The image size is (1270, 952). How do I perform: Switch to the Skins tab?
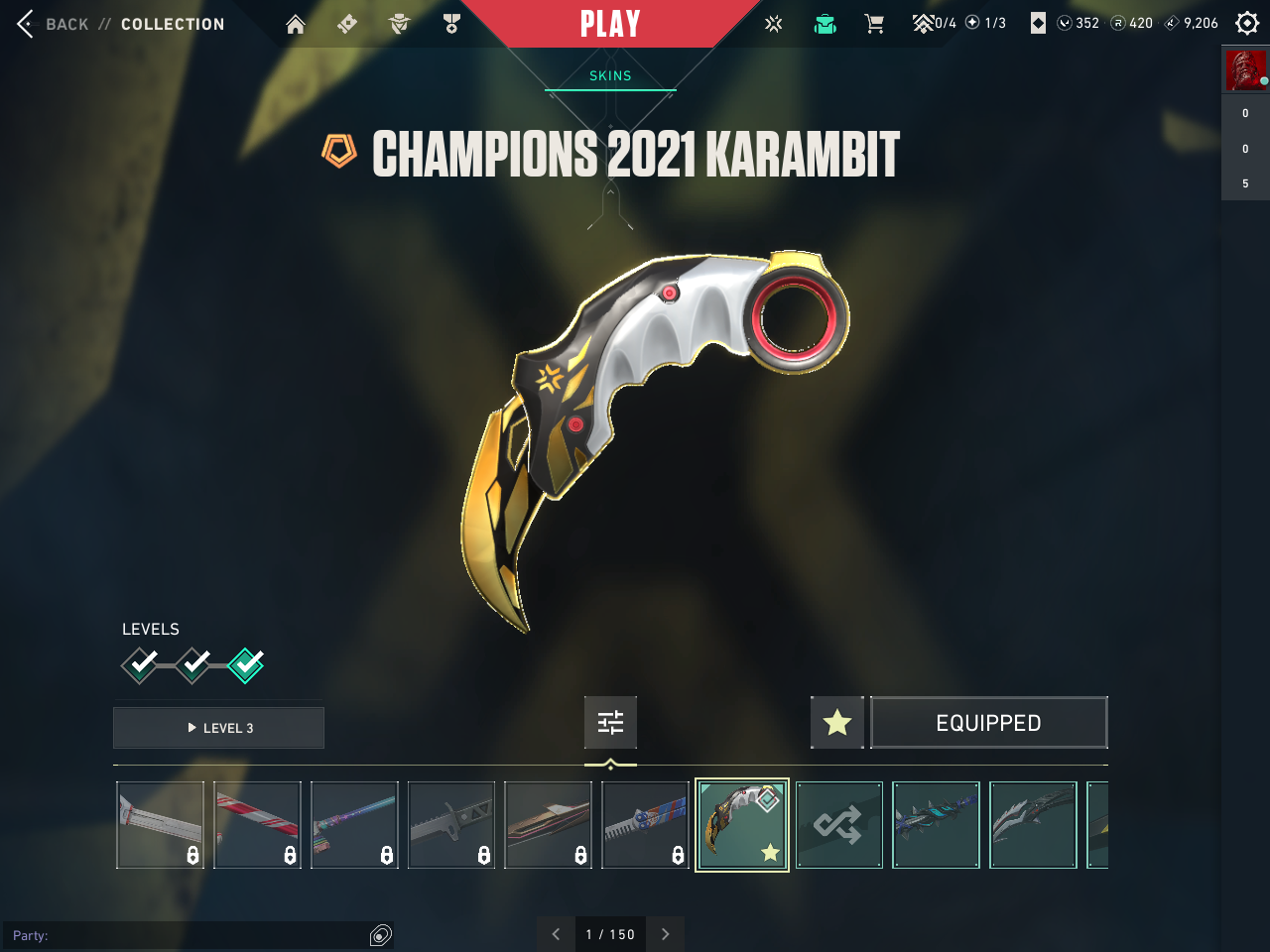click(x=610, y=76)
